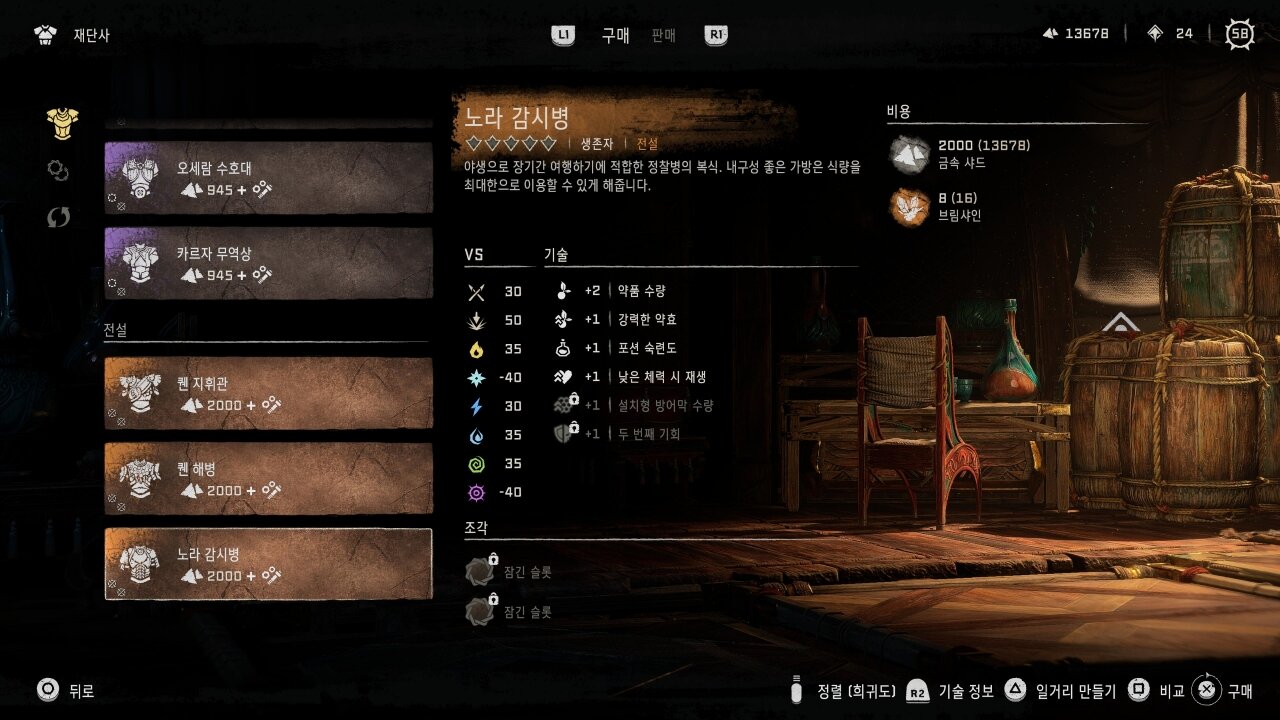Screen dimensions: 1280x720
Task: Choose the 카르자 무역상 outfit
Action: (268, 263)
